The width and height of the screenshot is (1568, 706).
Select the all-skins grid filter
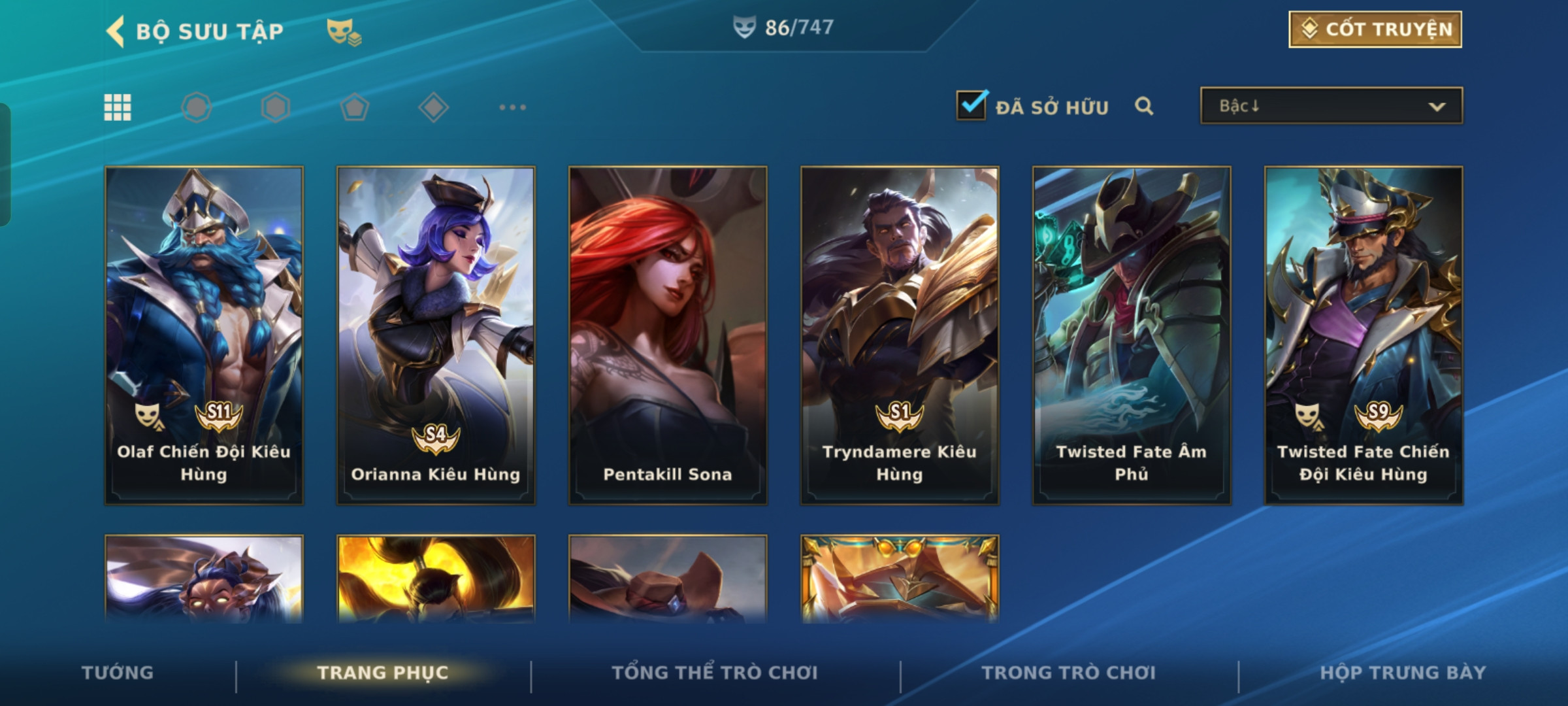click(x=118, y=107)
